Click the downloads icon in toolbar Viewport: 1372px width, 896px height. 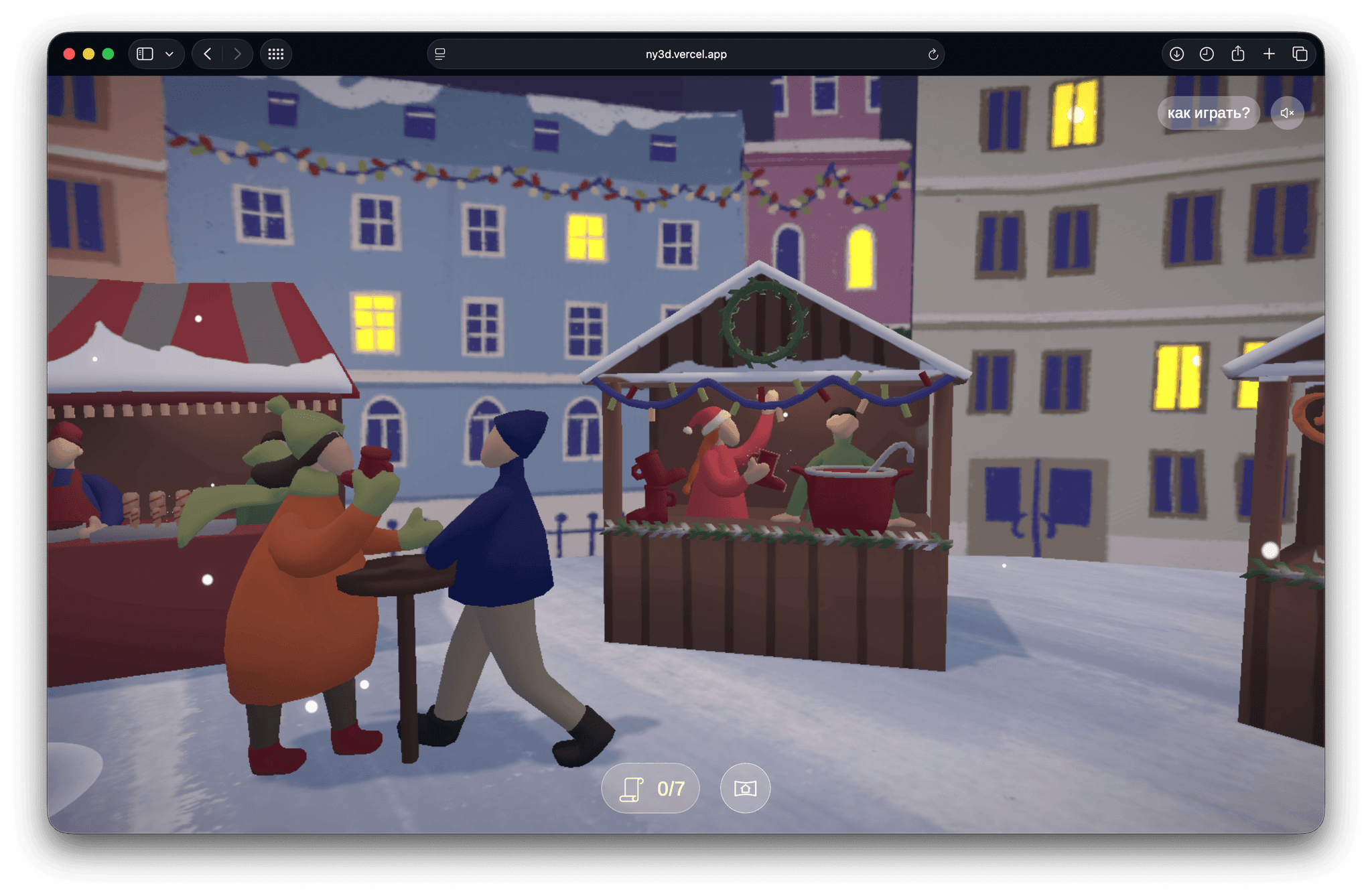(x=1176, y=54)
